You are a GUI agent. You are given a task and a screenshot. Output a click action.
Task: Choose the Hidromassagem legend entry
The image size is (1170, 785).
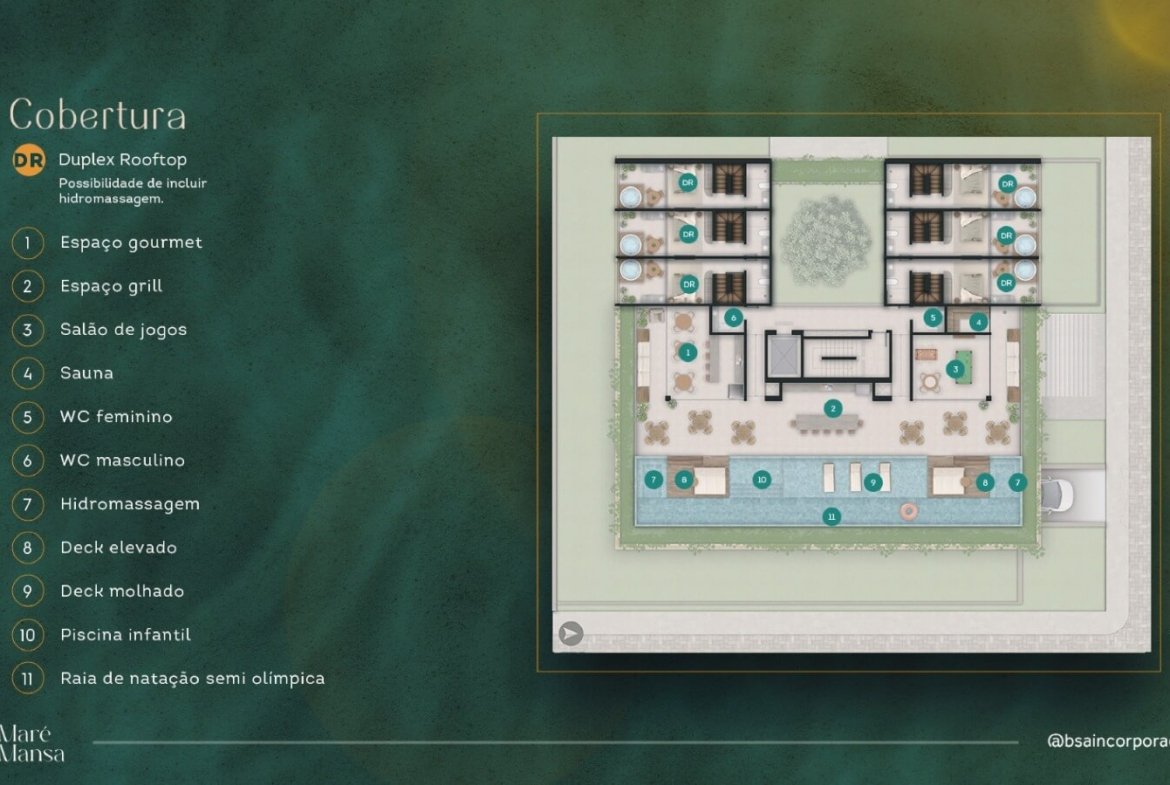[129, 504]
